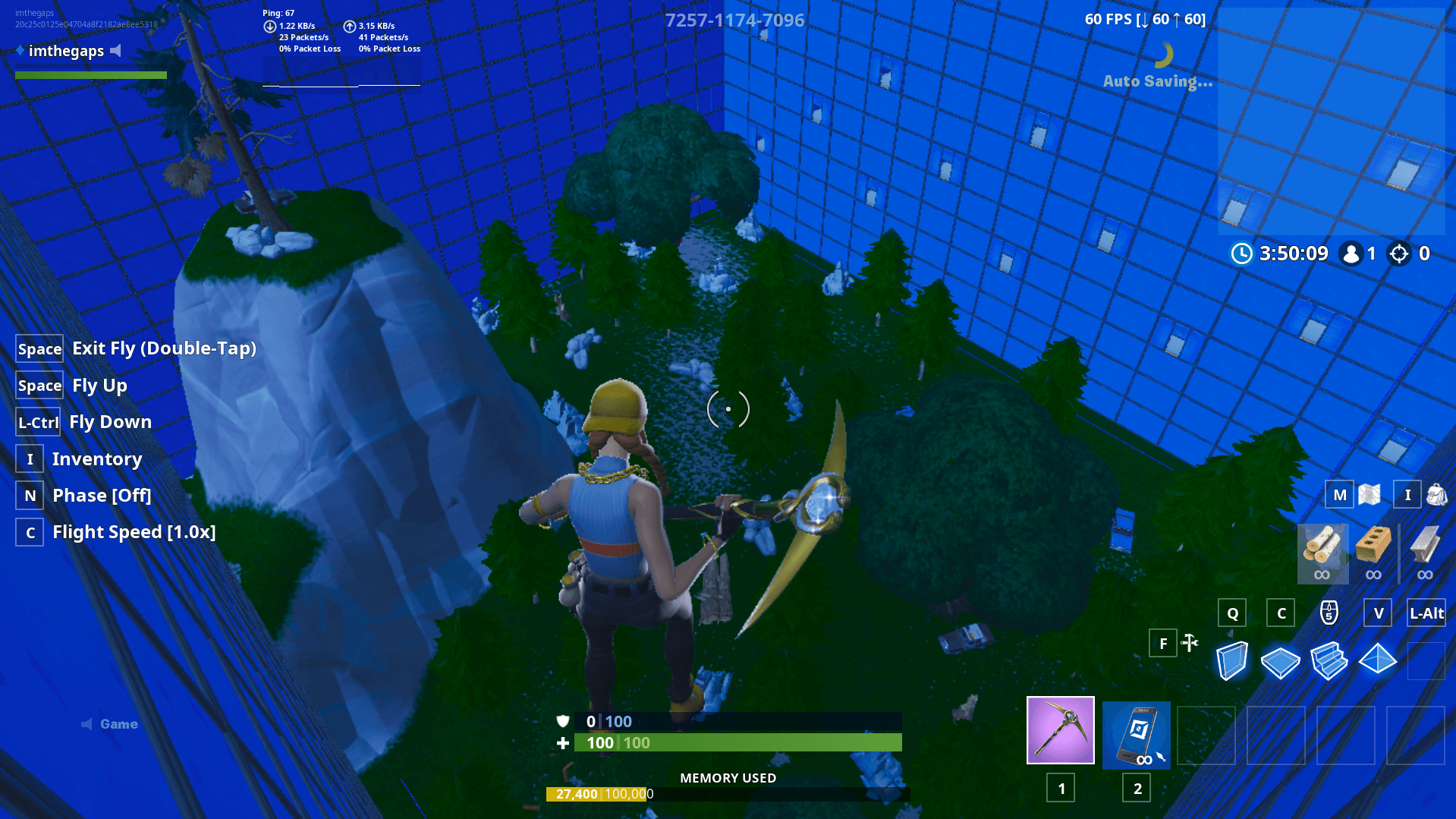
Task: Select the pickaxe in hotbar slot 1
Action: 1060,730
